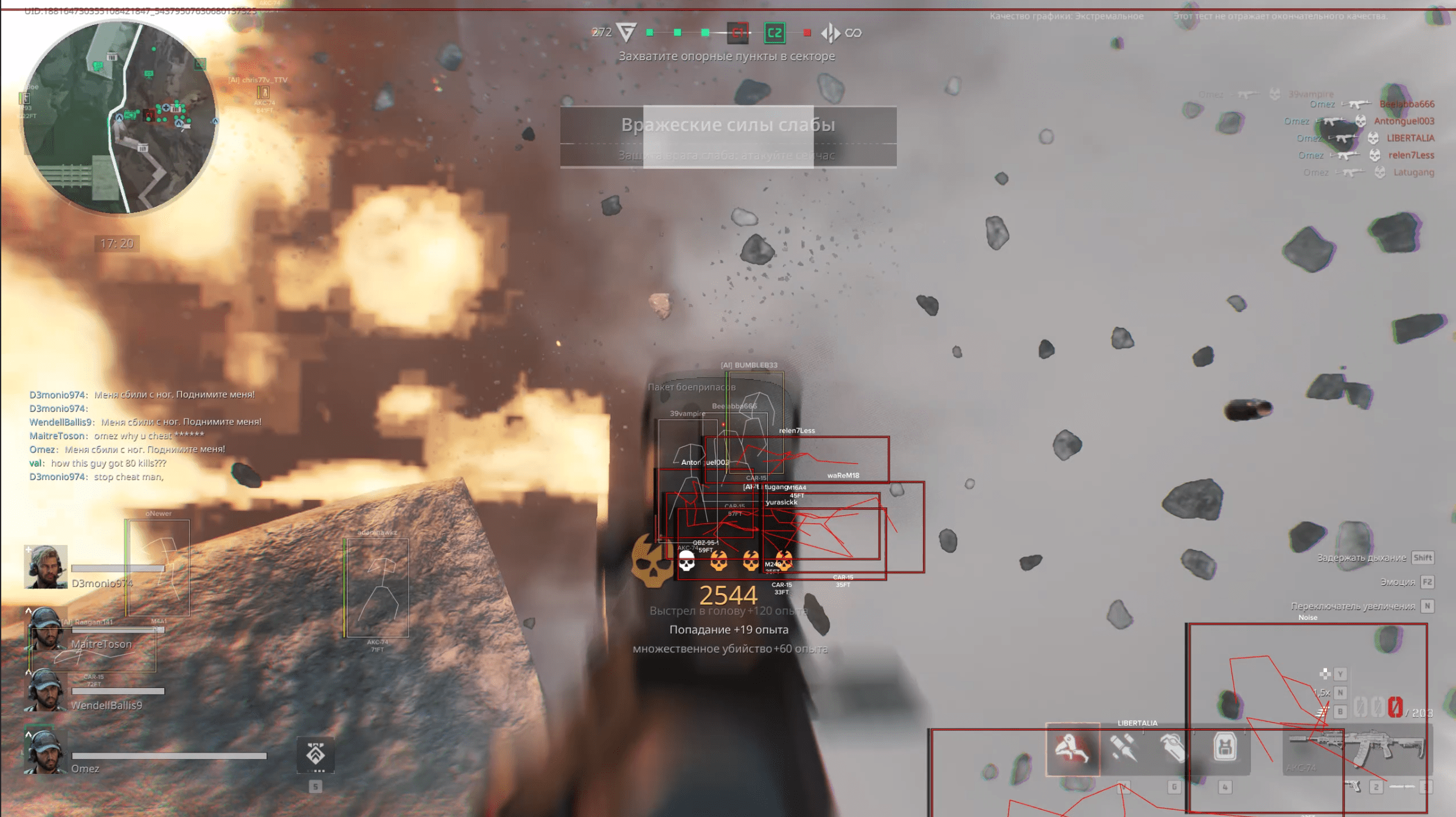Click Omez's squad portrait
This screenshot has width=1456, height=817.
point(46,752)
